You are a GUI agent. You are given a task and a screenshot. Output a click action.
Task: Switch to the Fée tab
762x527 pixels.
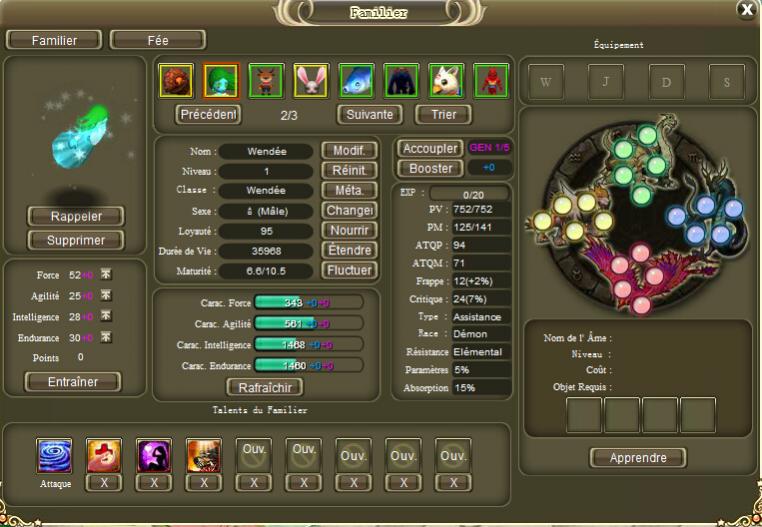(x=158, y=40)
